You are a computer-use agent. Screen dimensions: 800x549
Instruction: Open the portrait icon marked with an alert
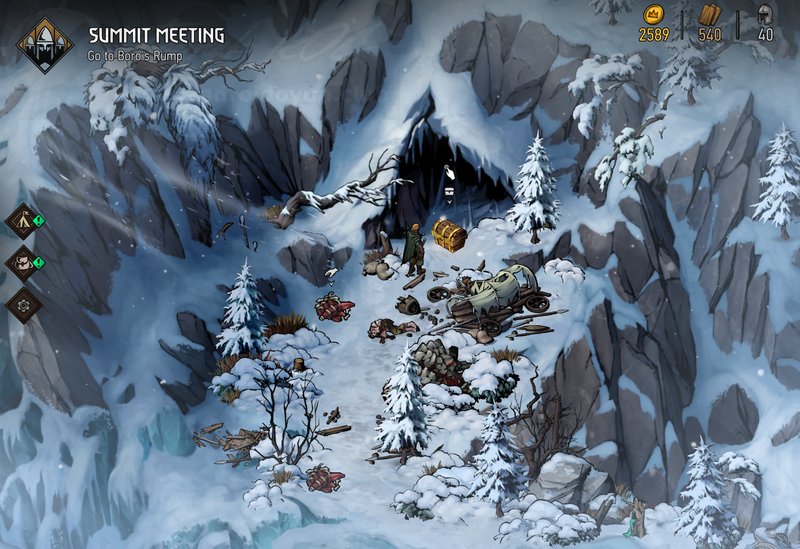click(x=22, y=263)
